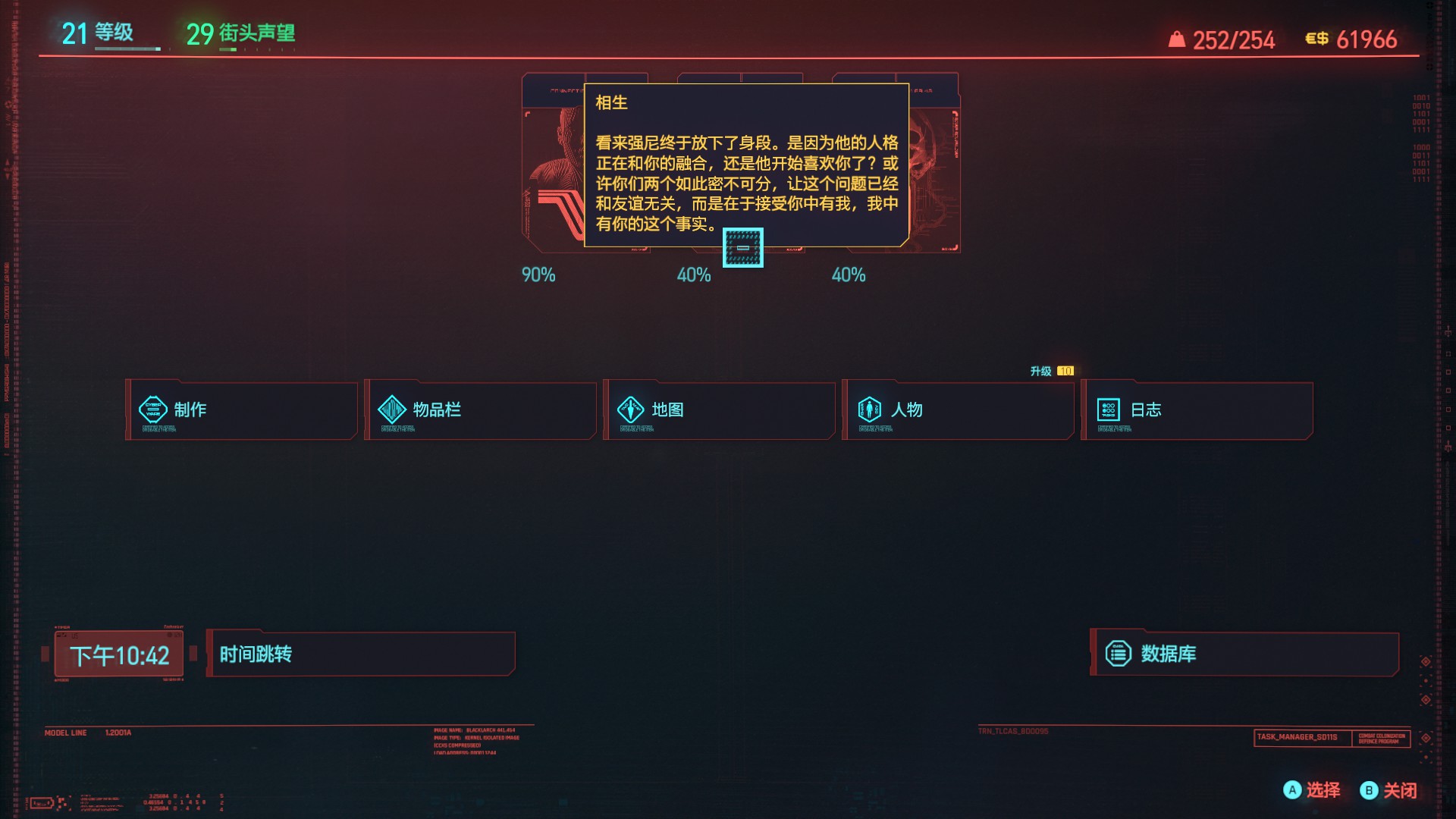Click the 升级 10 upgrade badge
This screenshot has width=1456, height=819.
point(1051,370)
